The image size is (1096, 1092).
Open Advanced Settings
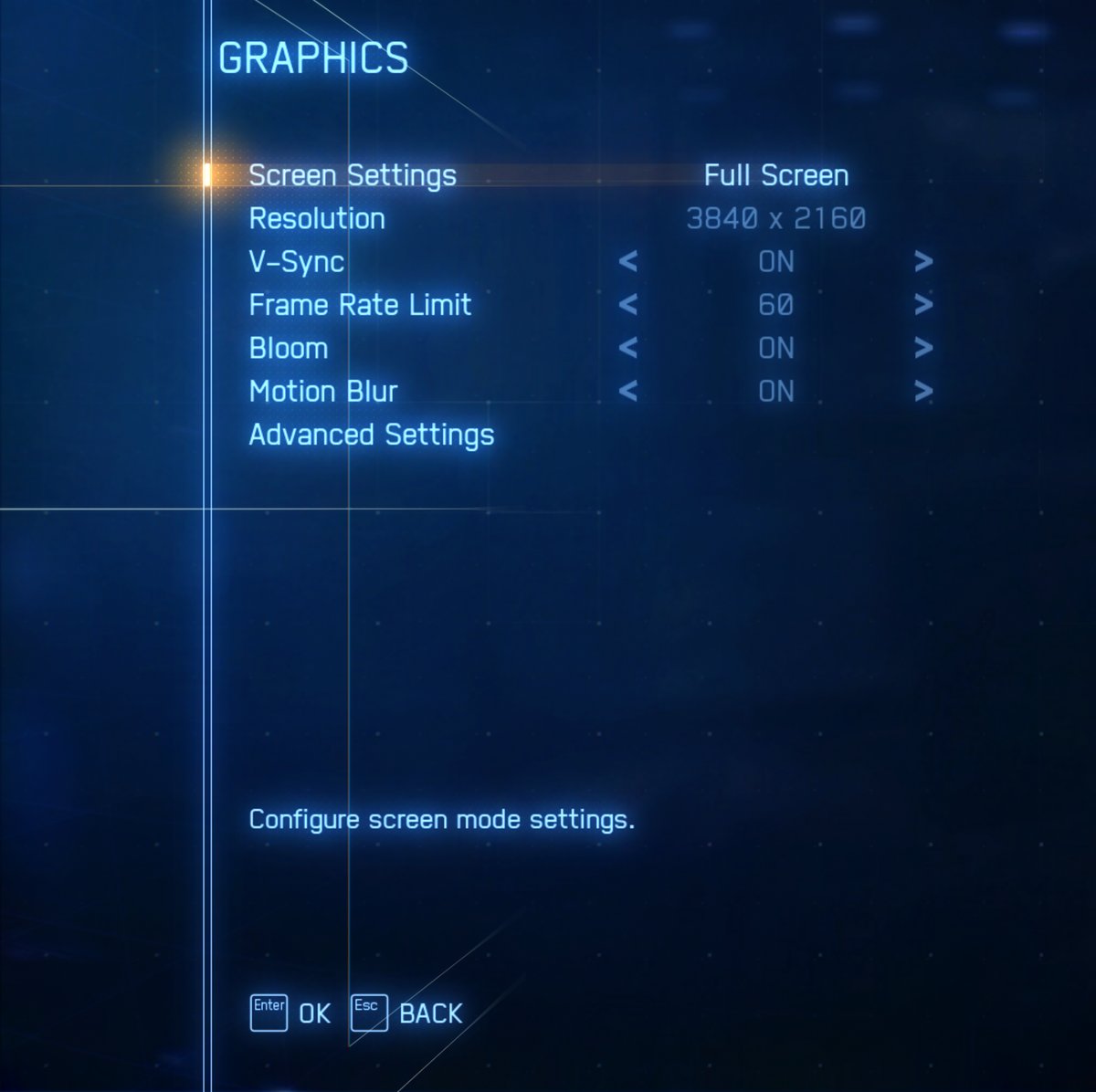371,435
